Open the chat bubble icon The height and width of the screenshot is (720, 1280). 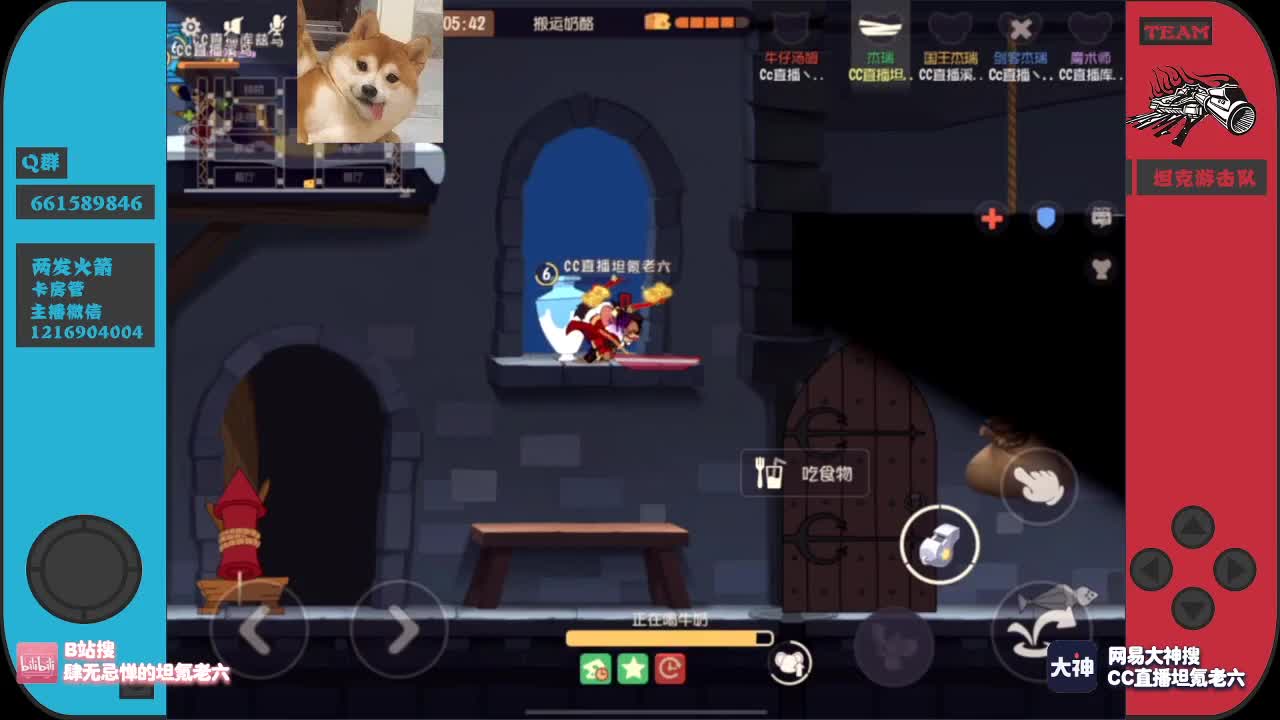pos(1100,218)
